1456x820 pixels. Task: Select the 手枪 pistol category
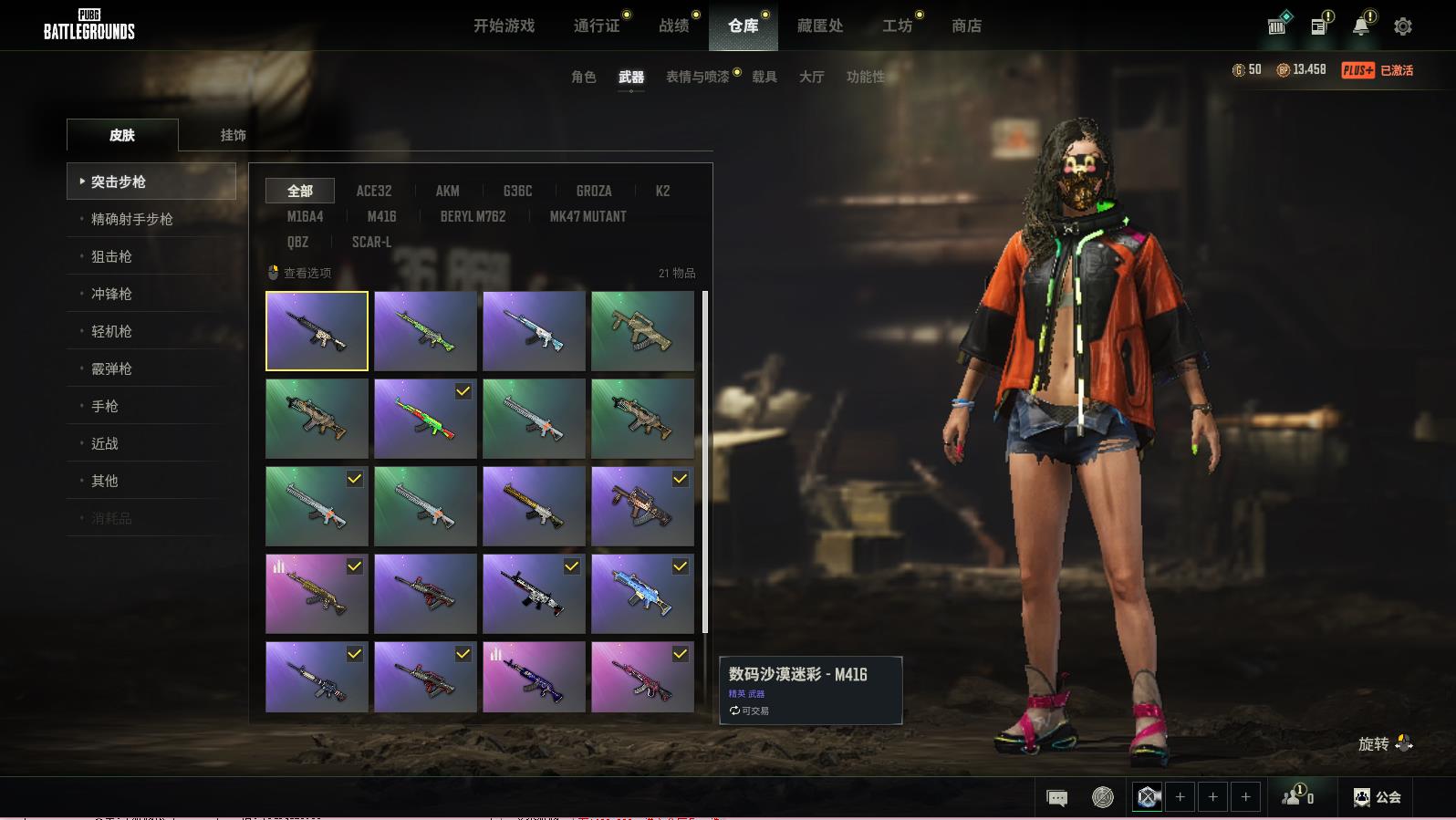(x=105, y=407)
